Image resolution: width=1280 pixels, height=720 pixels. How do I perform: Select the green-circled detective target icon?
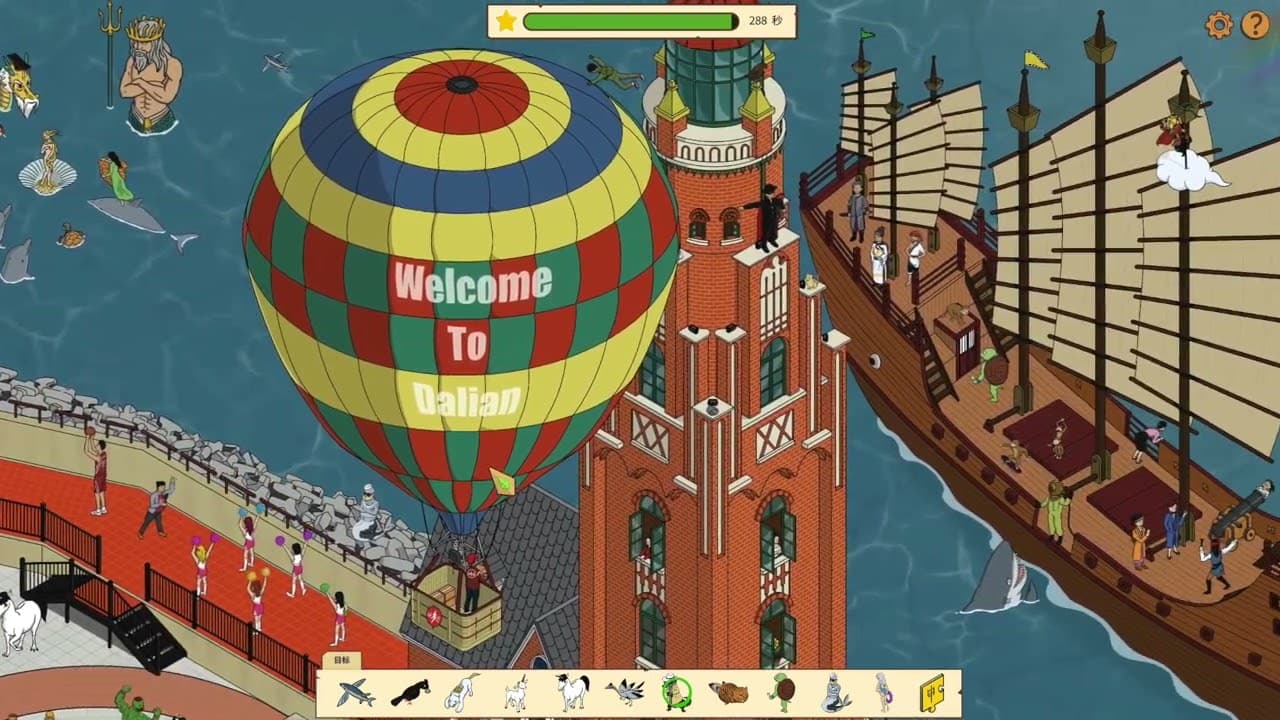point(676,690)
